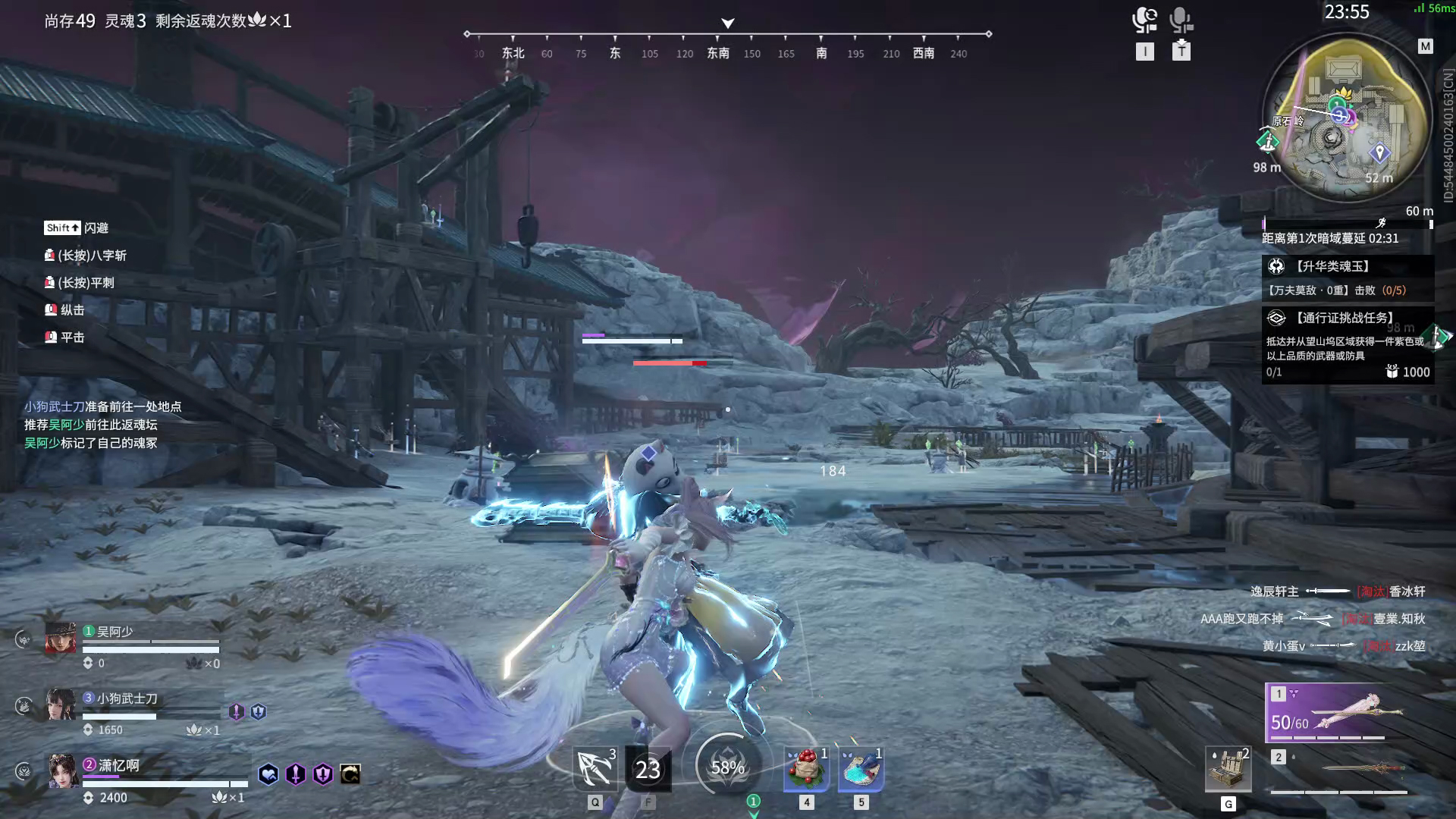
Task: Click the M map button beside minimap
Action: click(x=1425, y=46)
